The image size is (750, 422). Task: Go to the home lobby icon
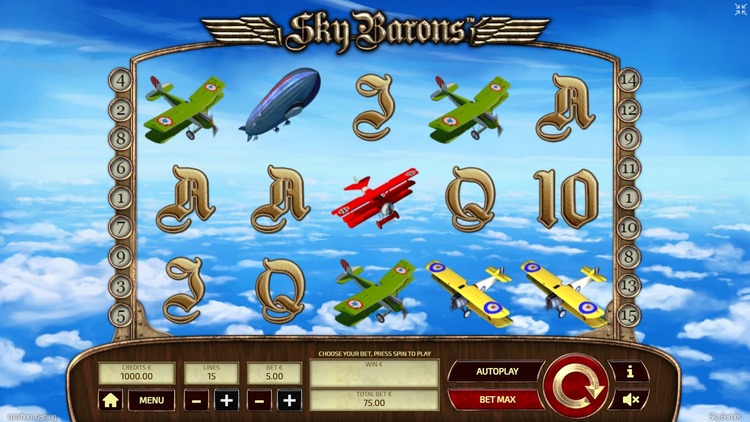(x=110, y=400)
